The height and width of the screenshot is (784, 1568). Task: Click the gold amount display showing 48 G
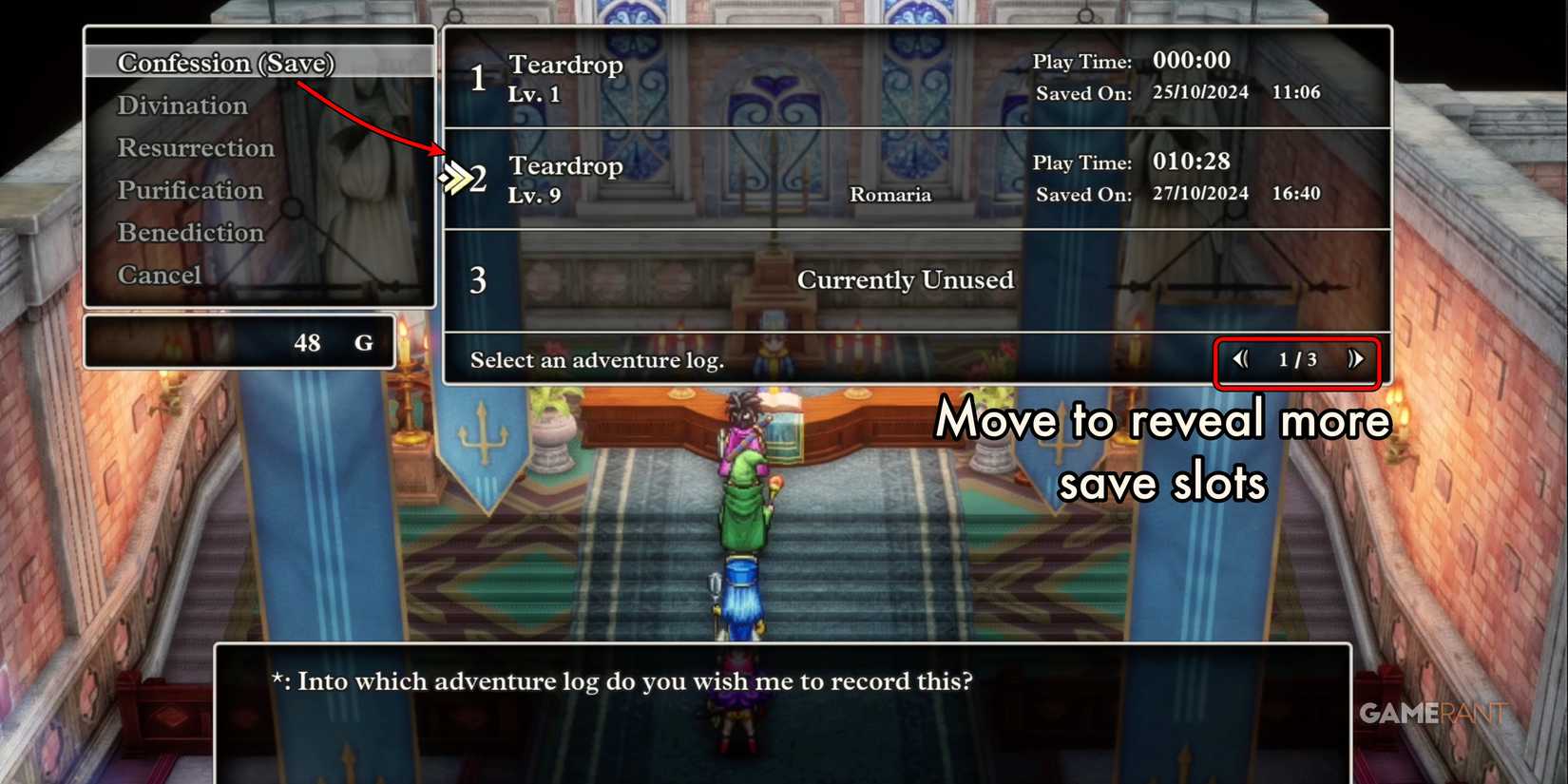point(306,343)
